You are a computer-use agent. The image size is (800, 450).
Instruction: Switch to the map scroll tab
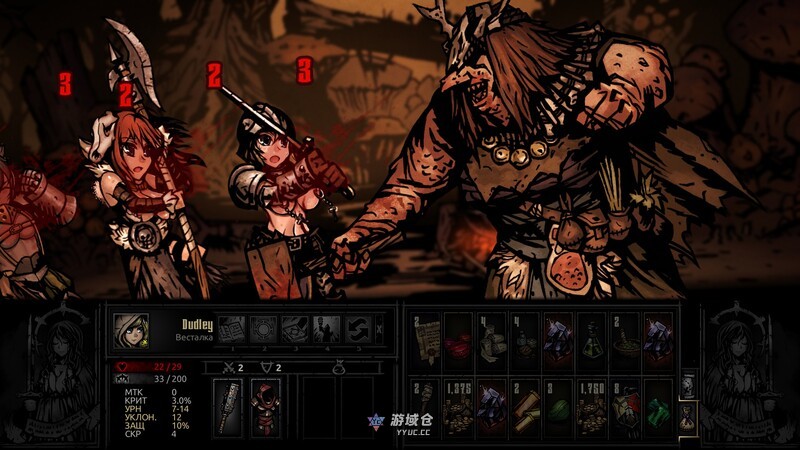(x=688, y=386)
